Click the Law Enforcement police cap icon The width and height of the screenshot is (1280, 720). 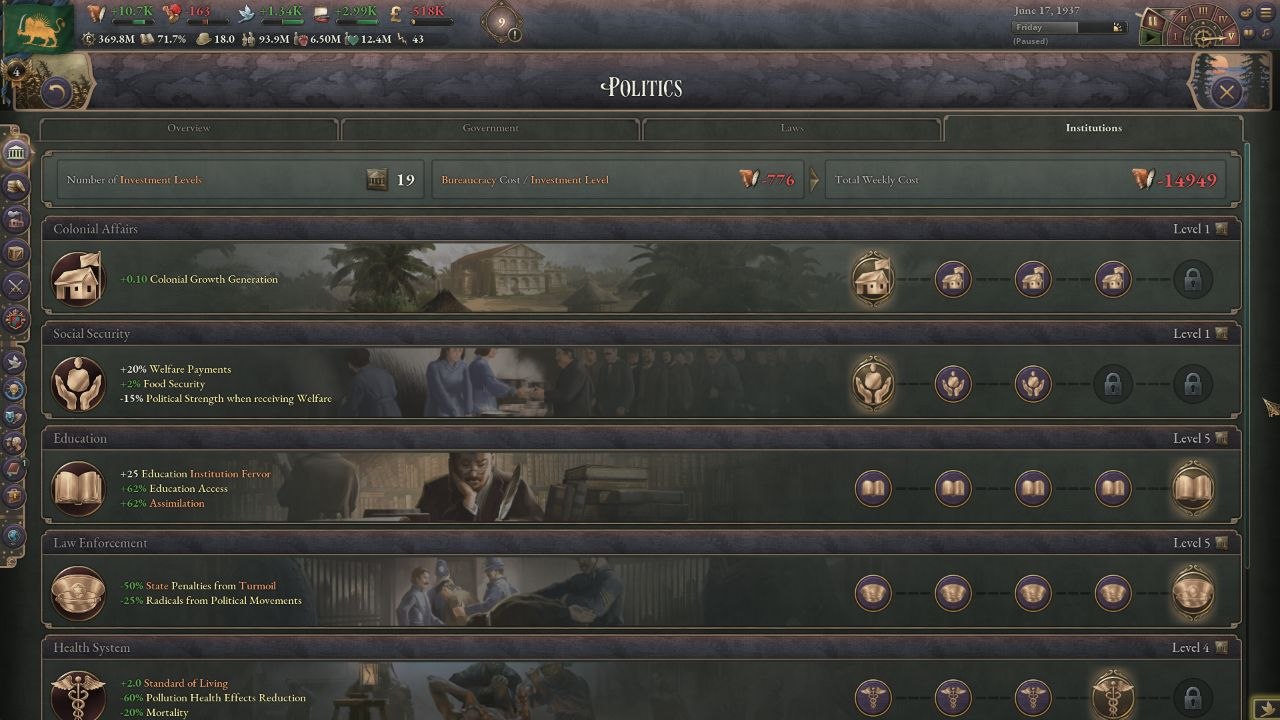[78, 593]
